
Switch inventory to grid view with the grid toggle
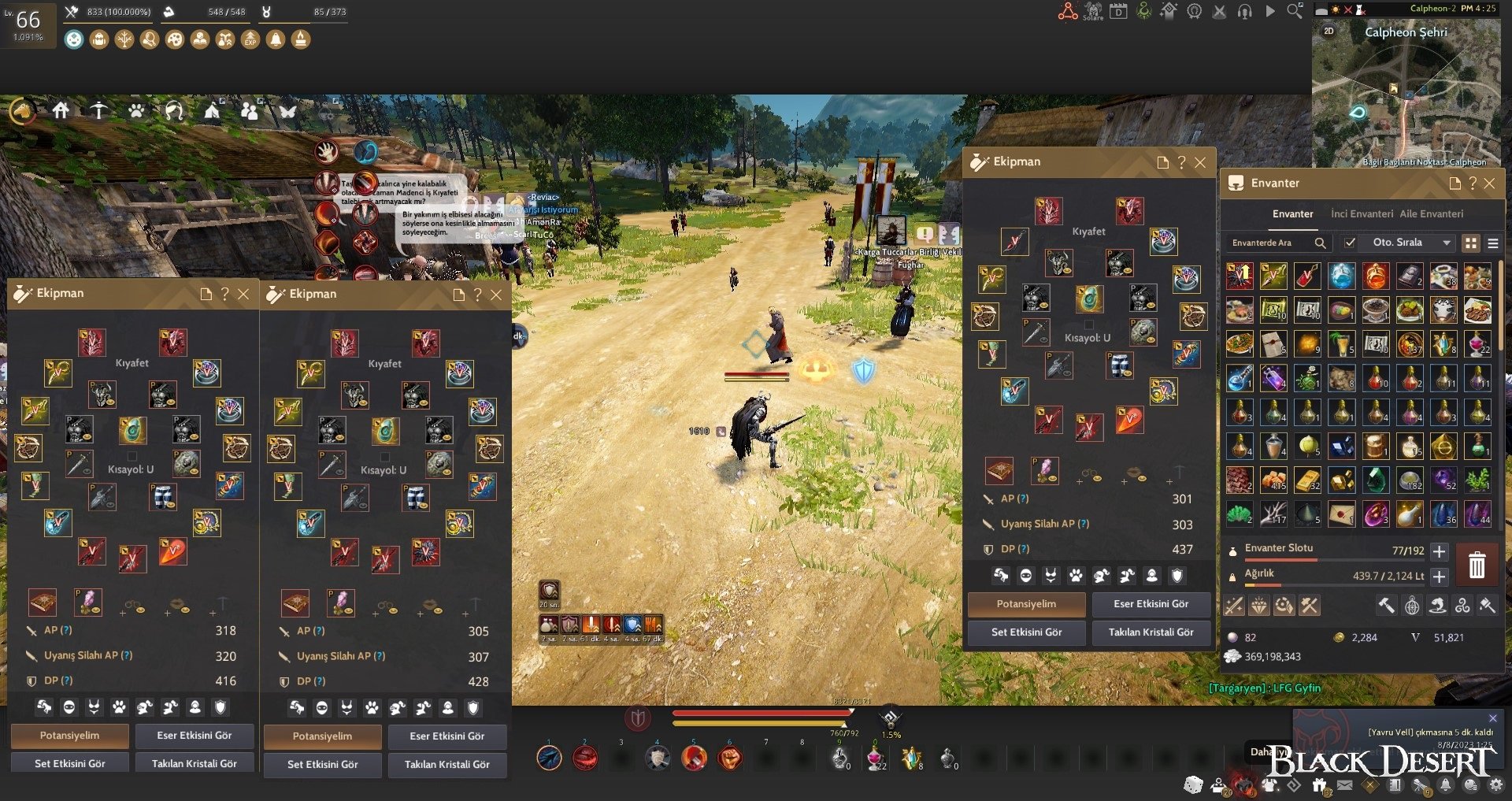(x=1471, y=243)
